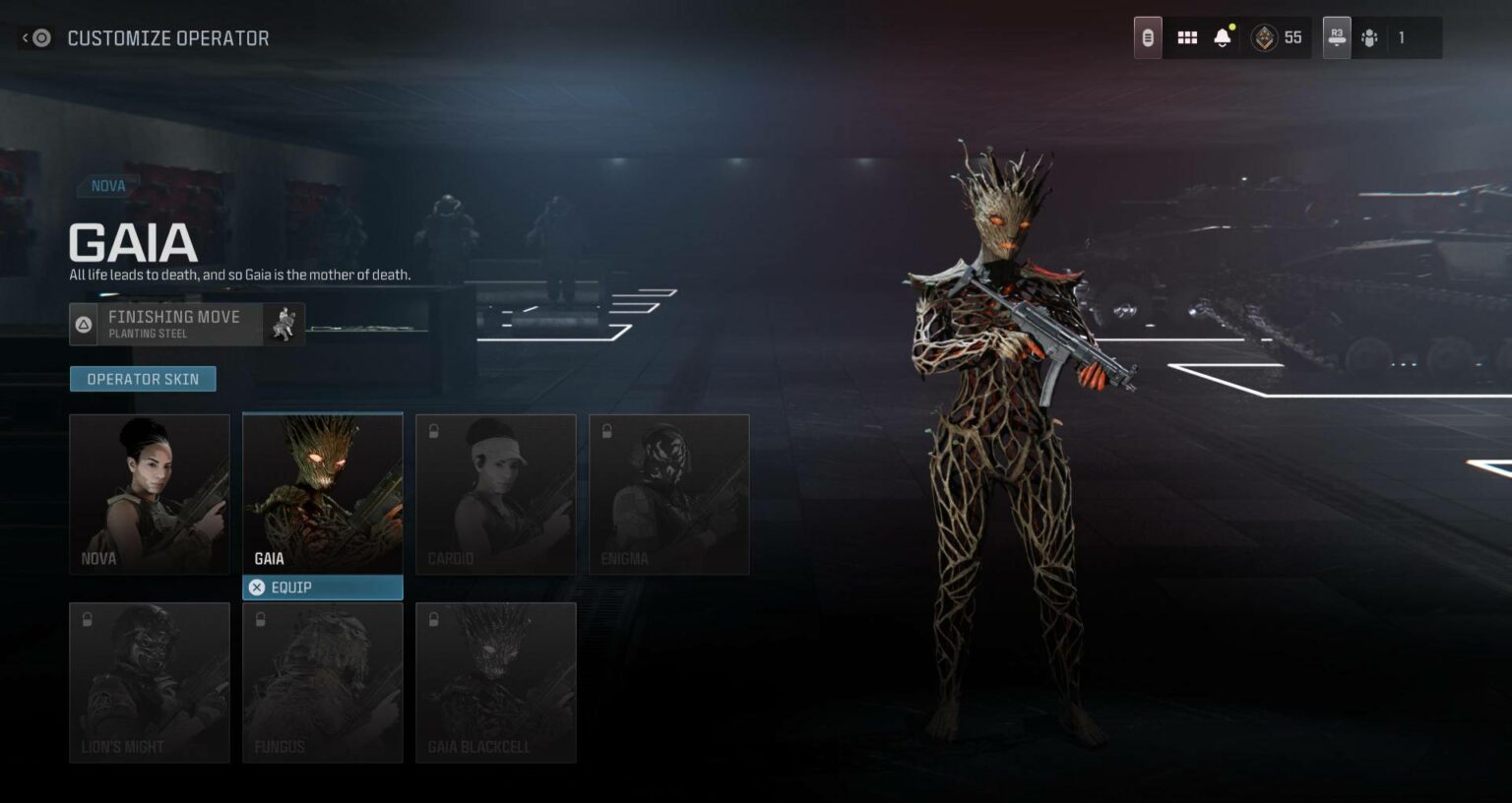Click the highlighted Gaia skin selection border
The width and height of the screenshot is (1512, 803).
click(x=322, y=494)
